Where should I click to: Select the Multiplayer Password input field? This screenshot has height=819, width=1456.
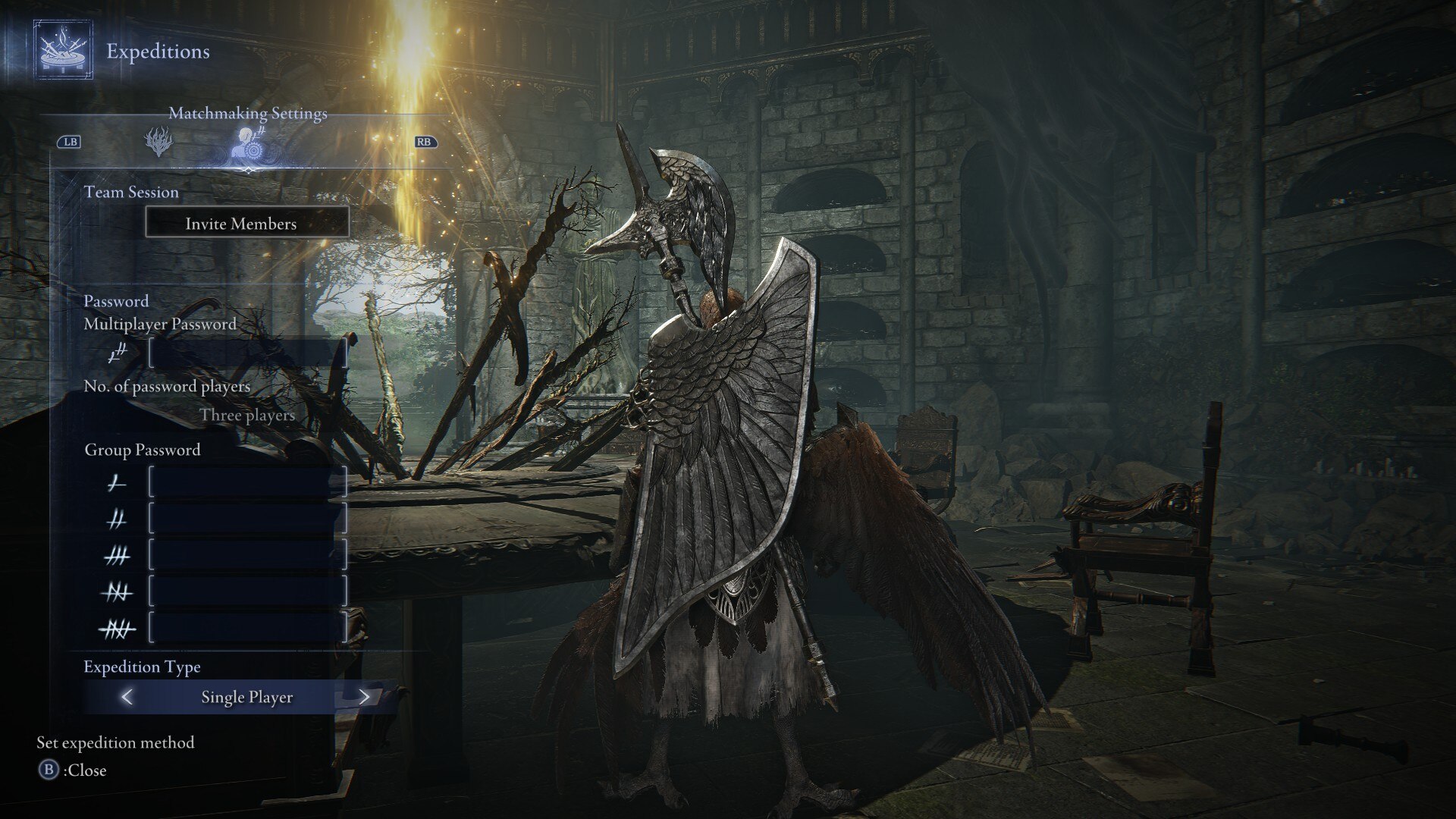tap(247, 353)
